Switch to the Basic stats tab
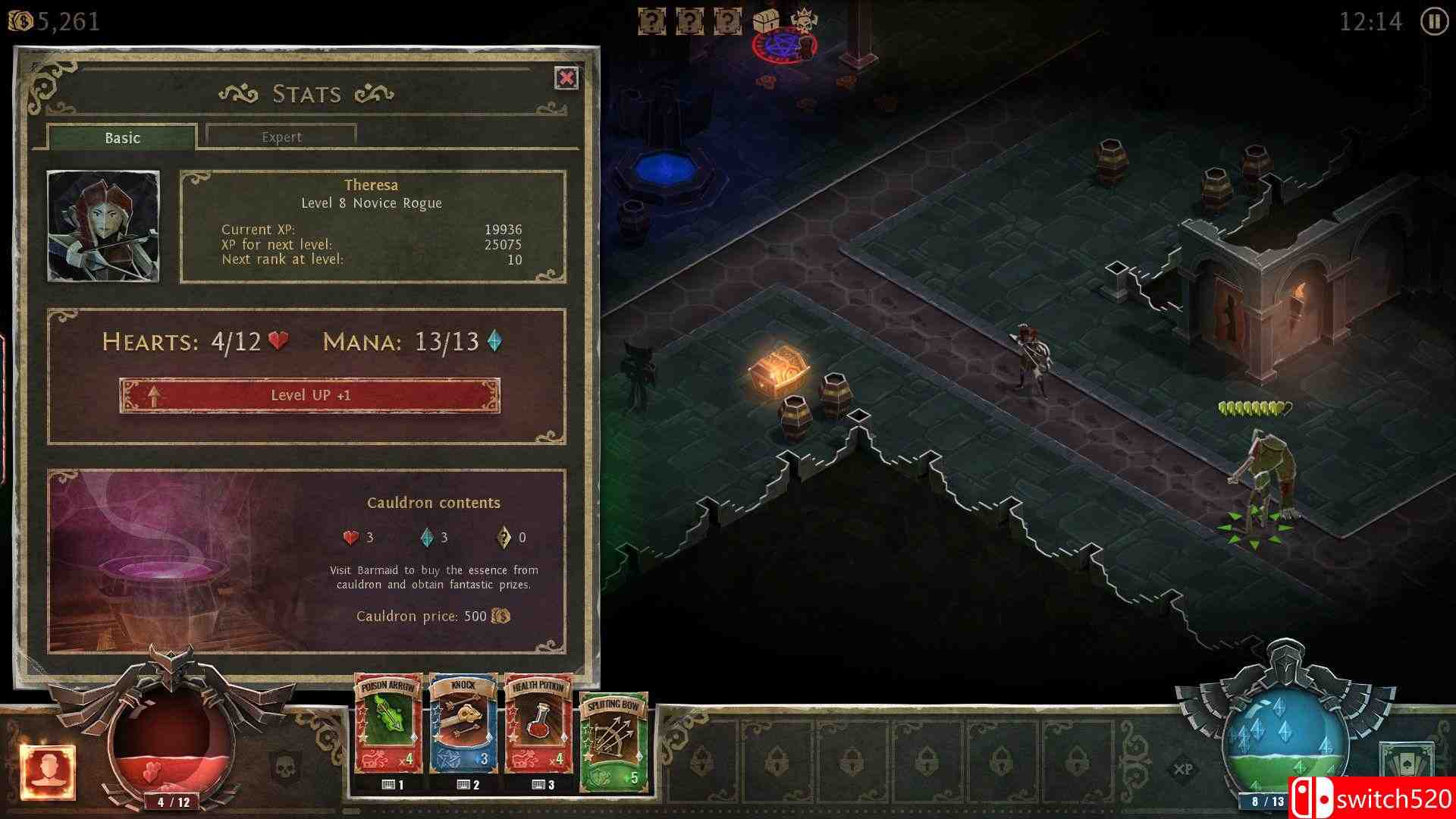1456x819 pixels. (x=123, y=137)
